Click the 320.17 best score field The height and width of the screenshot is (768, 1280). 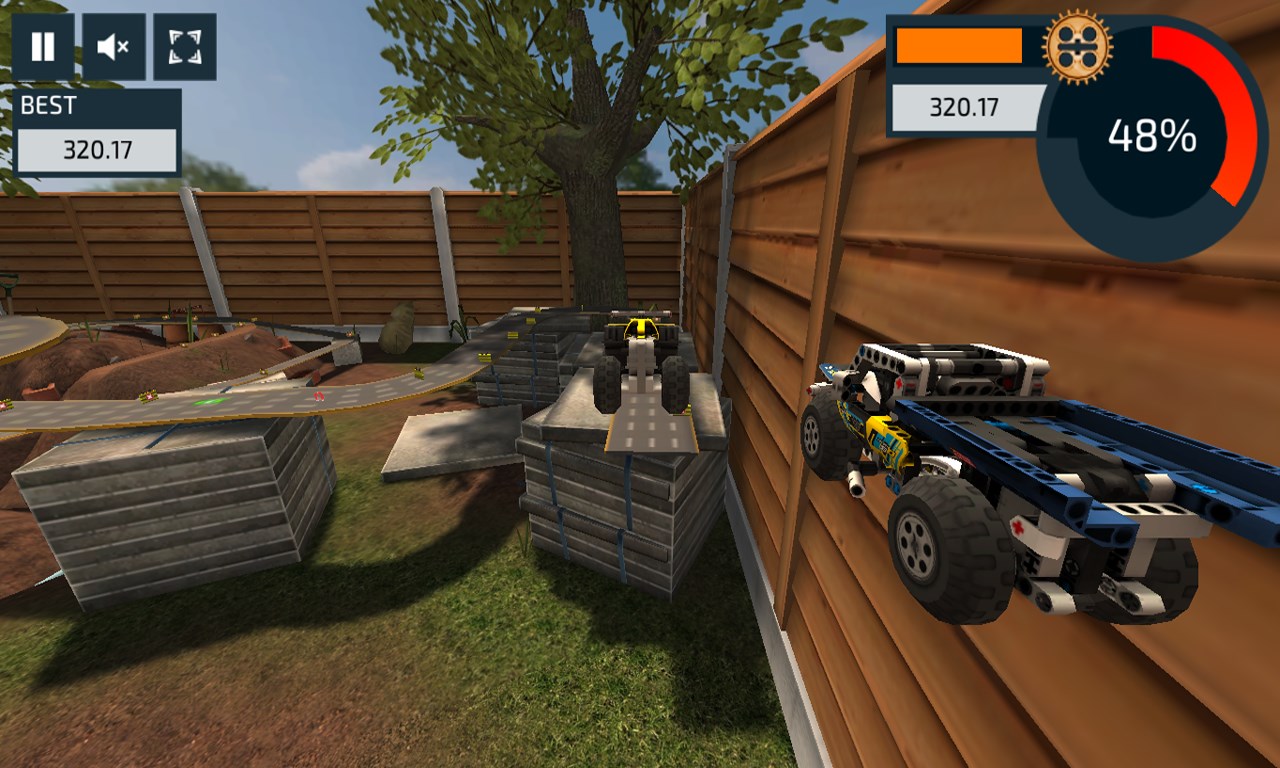[95, 148]
